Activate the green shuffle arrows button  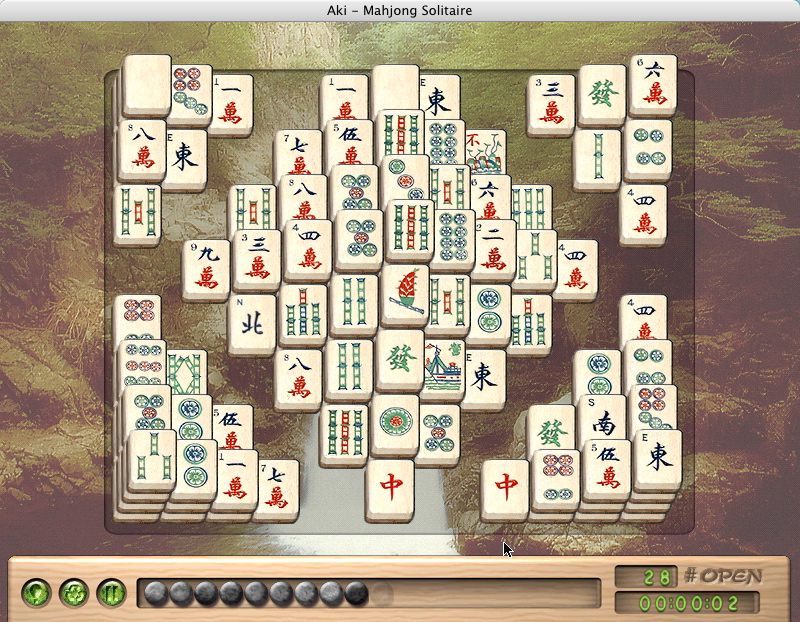(72, 593)
